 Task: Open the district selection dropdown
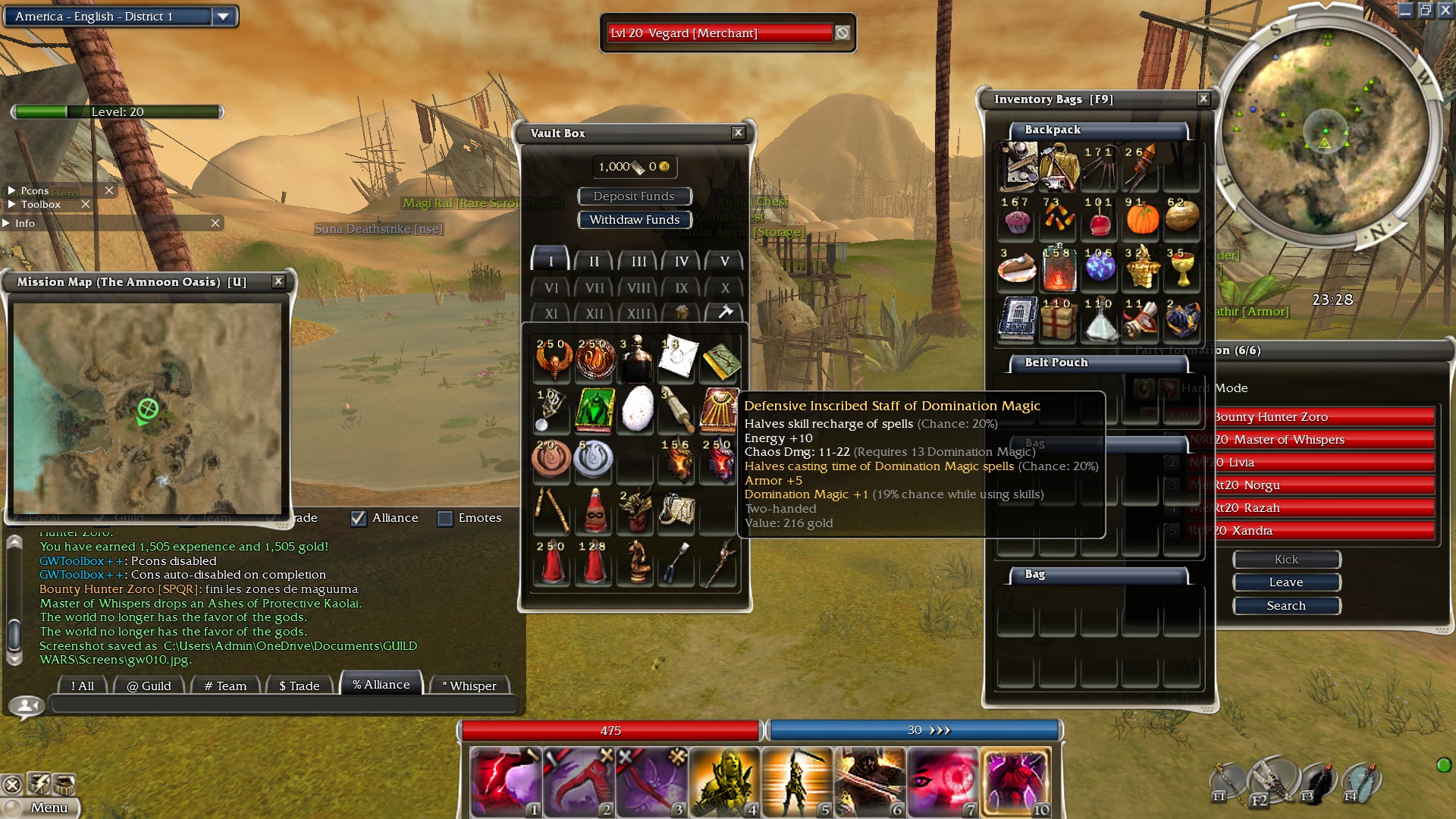coord(223,17)
